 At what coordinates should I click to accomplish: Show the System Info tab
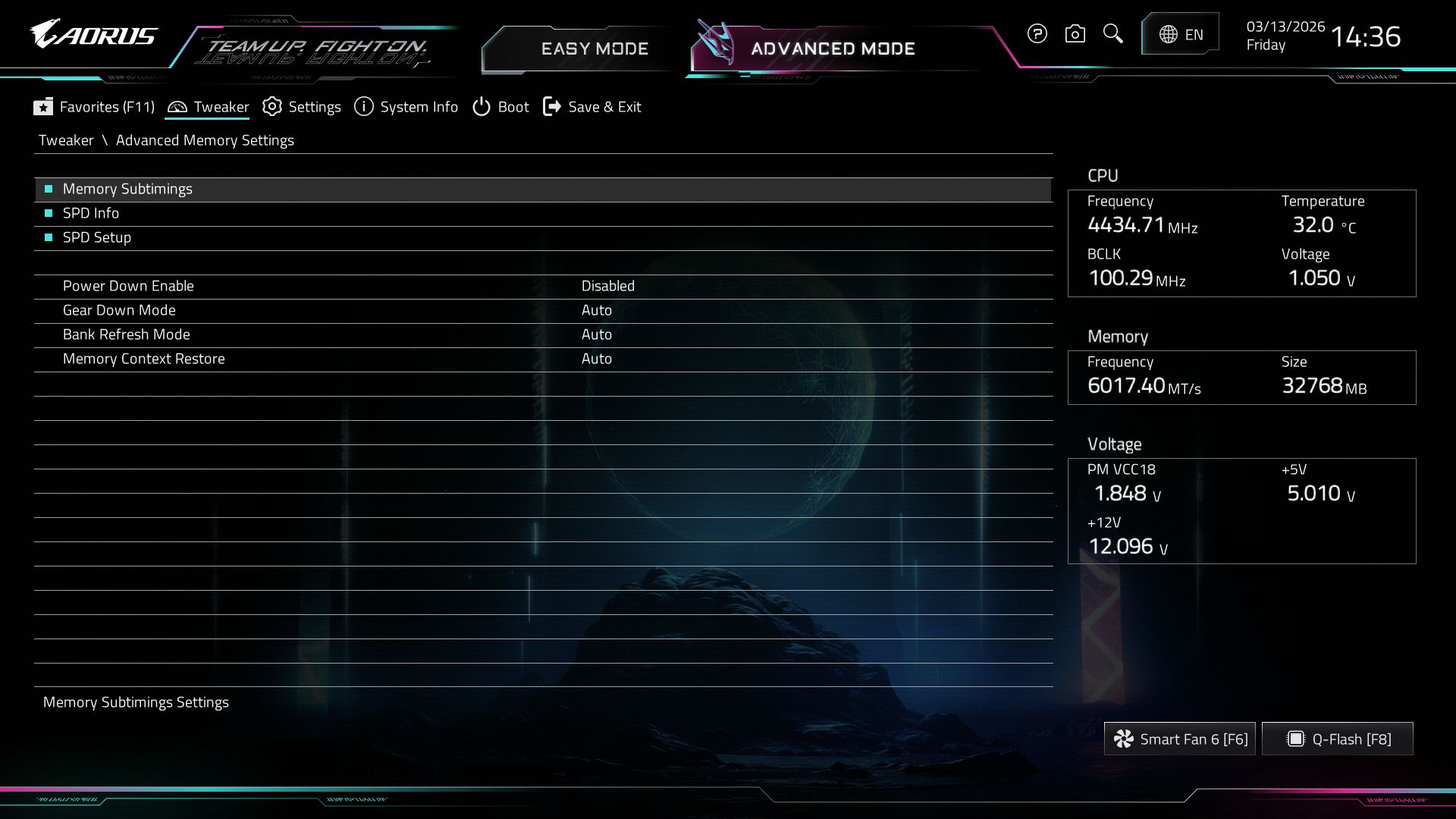(x=406, y=107)
